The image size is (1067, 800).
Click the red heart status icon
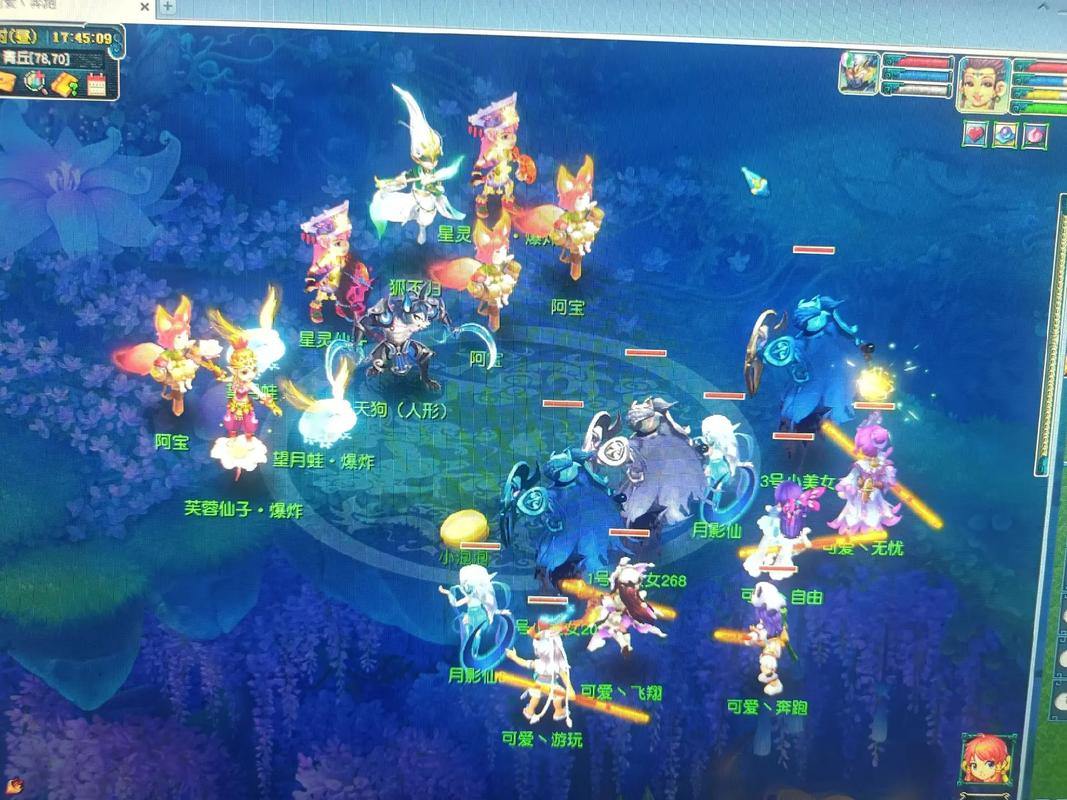tap(975, 133)
